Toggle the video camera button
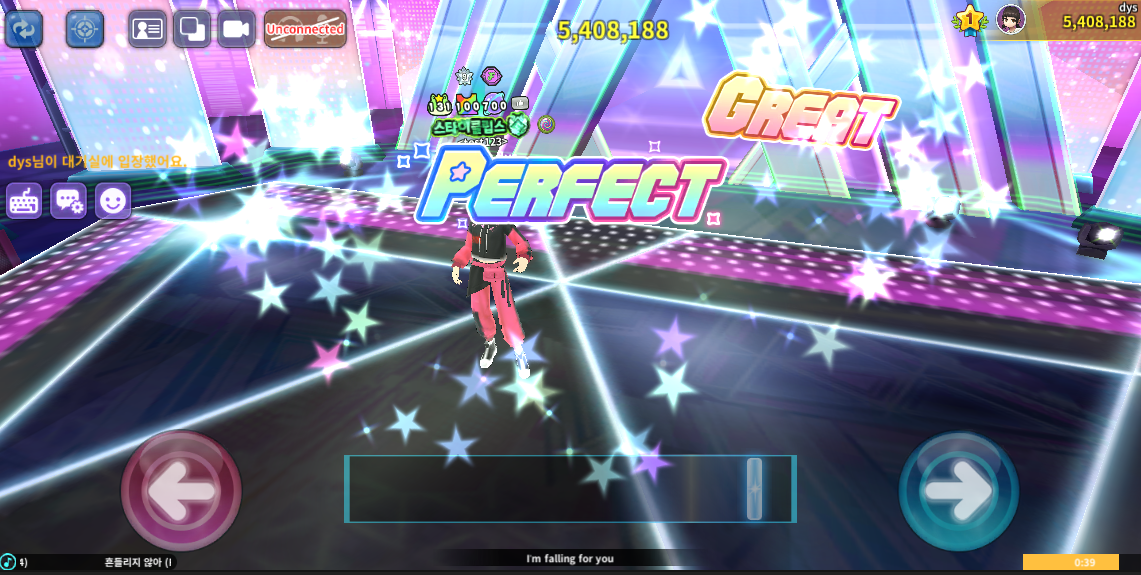This screenshot has width=1141, height=575. tap(236, 29)
